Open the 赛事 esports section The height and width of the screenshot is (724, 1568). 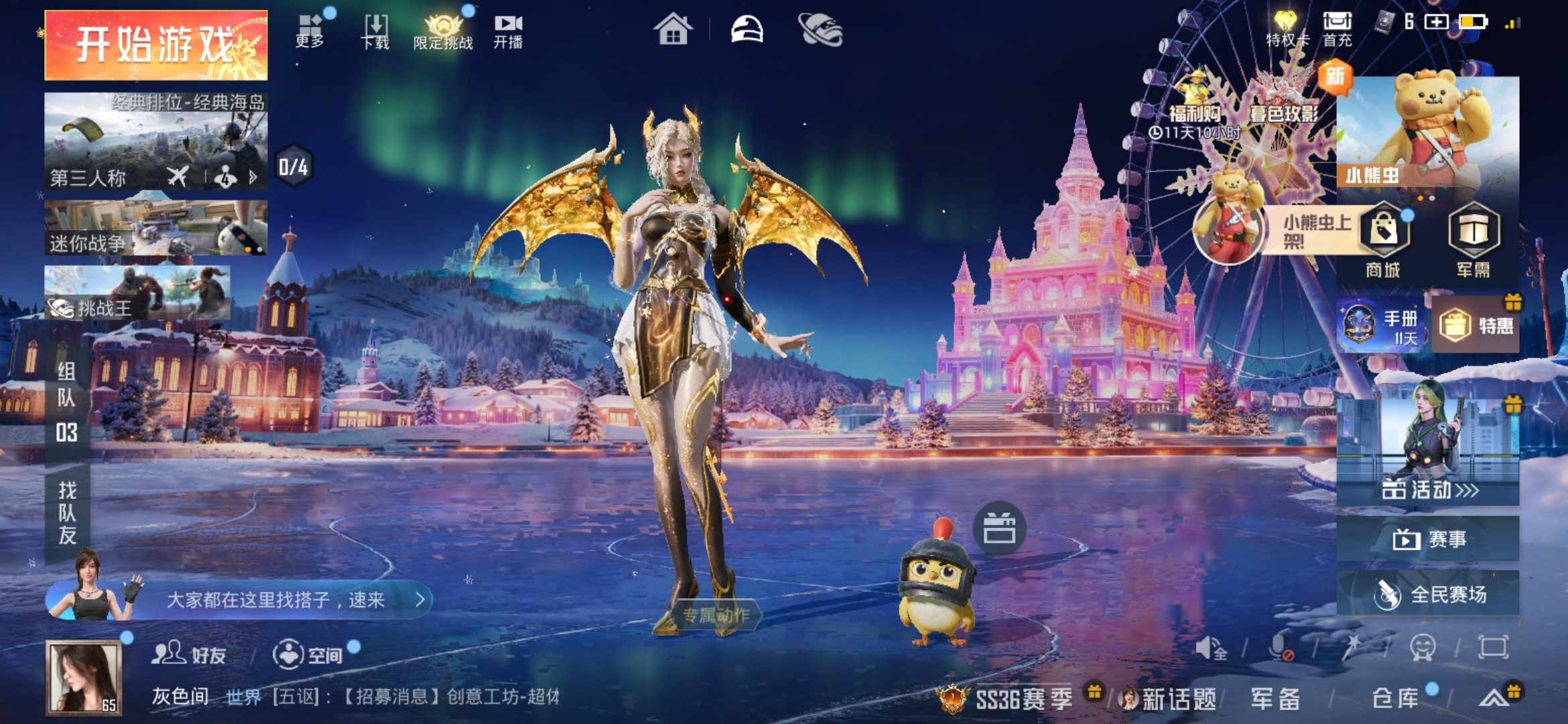coord(1428,538)
